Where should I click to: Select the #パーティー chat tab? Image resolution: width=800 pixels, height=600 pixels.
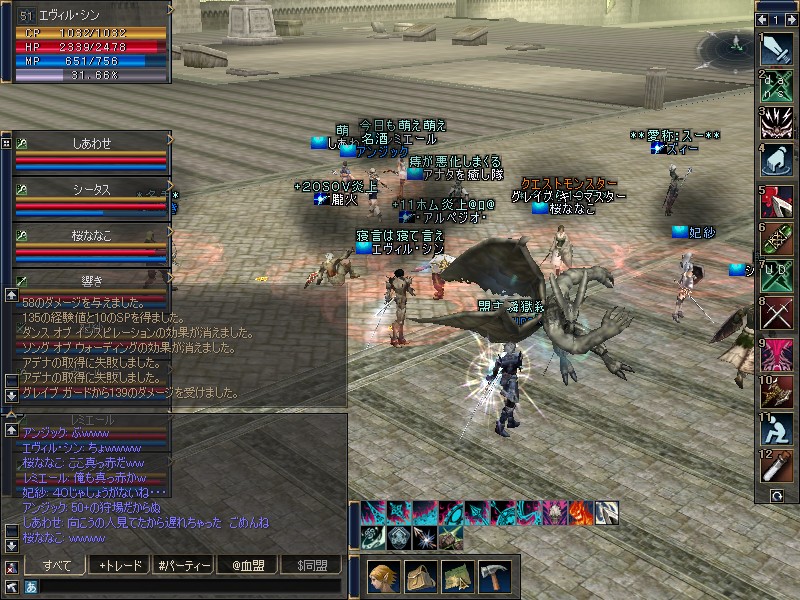point(184,566)
